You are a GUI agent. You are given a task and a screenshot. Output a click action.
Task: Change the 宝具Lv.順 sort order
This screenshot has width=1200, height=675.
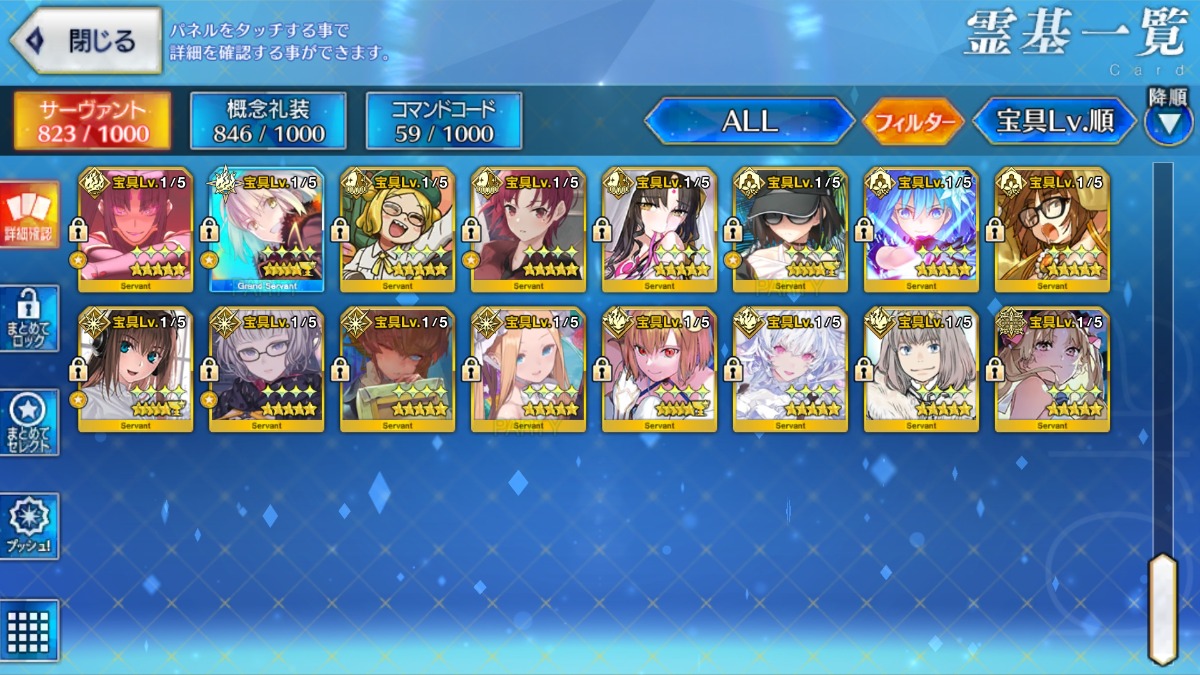click(x=1055, y=122)
